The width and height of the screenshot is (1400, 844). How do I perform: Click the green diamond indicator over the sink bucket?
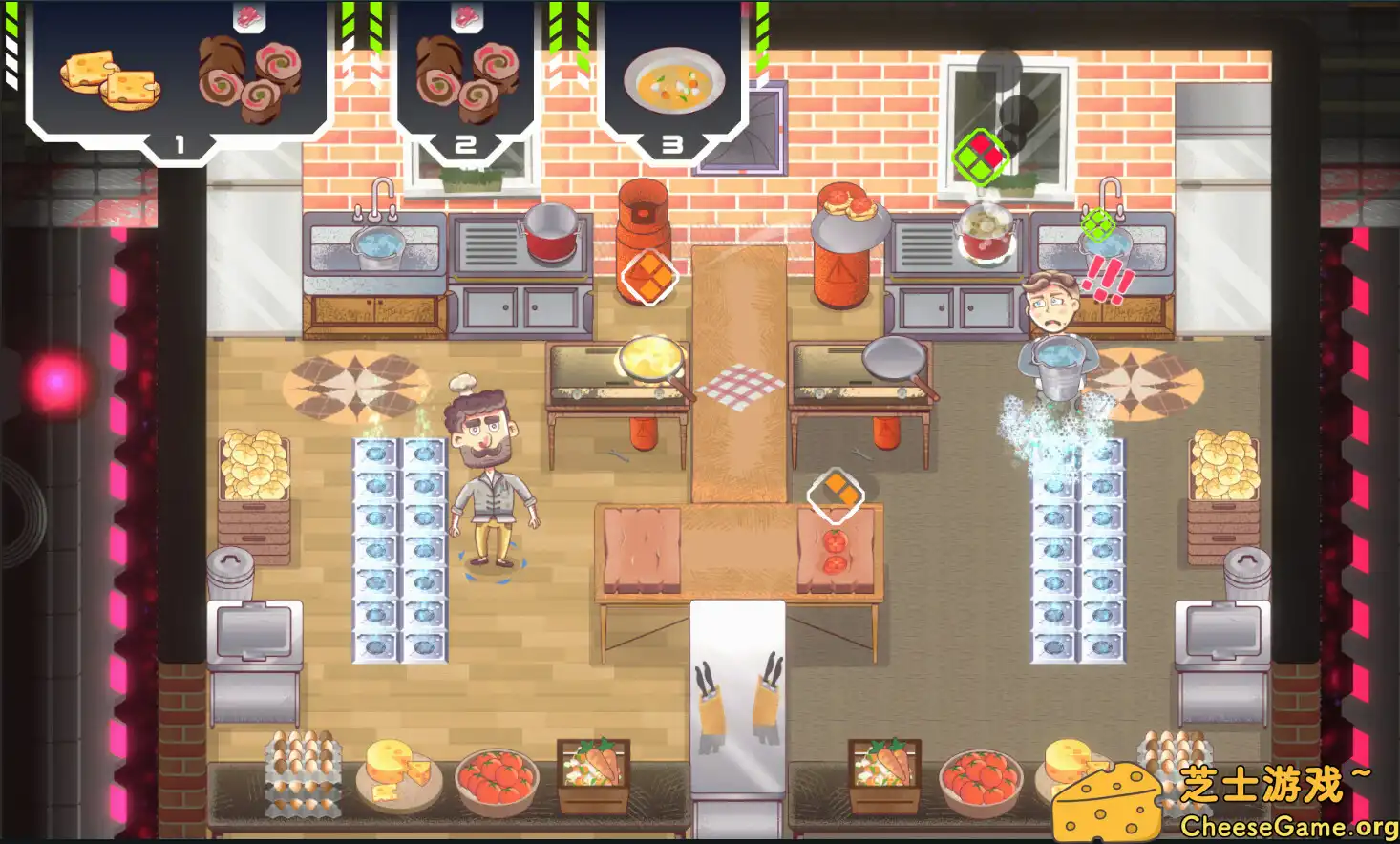coord(1096,227)
